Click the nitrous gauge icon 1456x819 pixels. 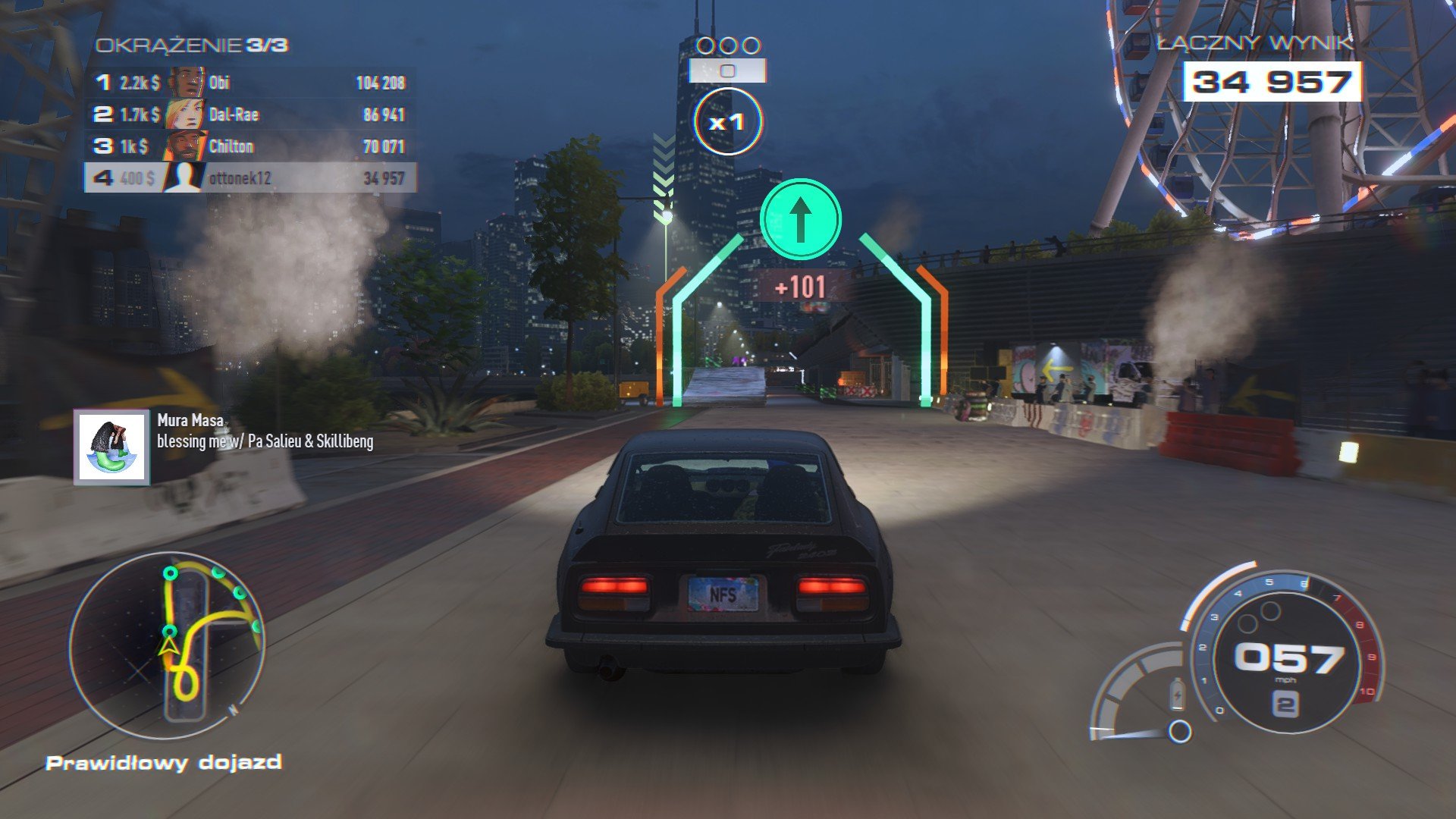[x=1178, y=694]
